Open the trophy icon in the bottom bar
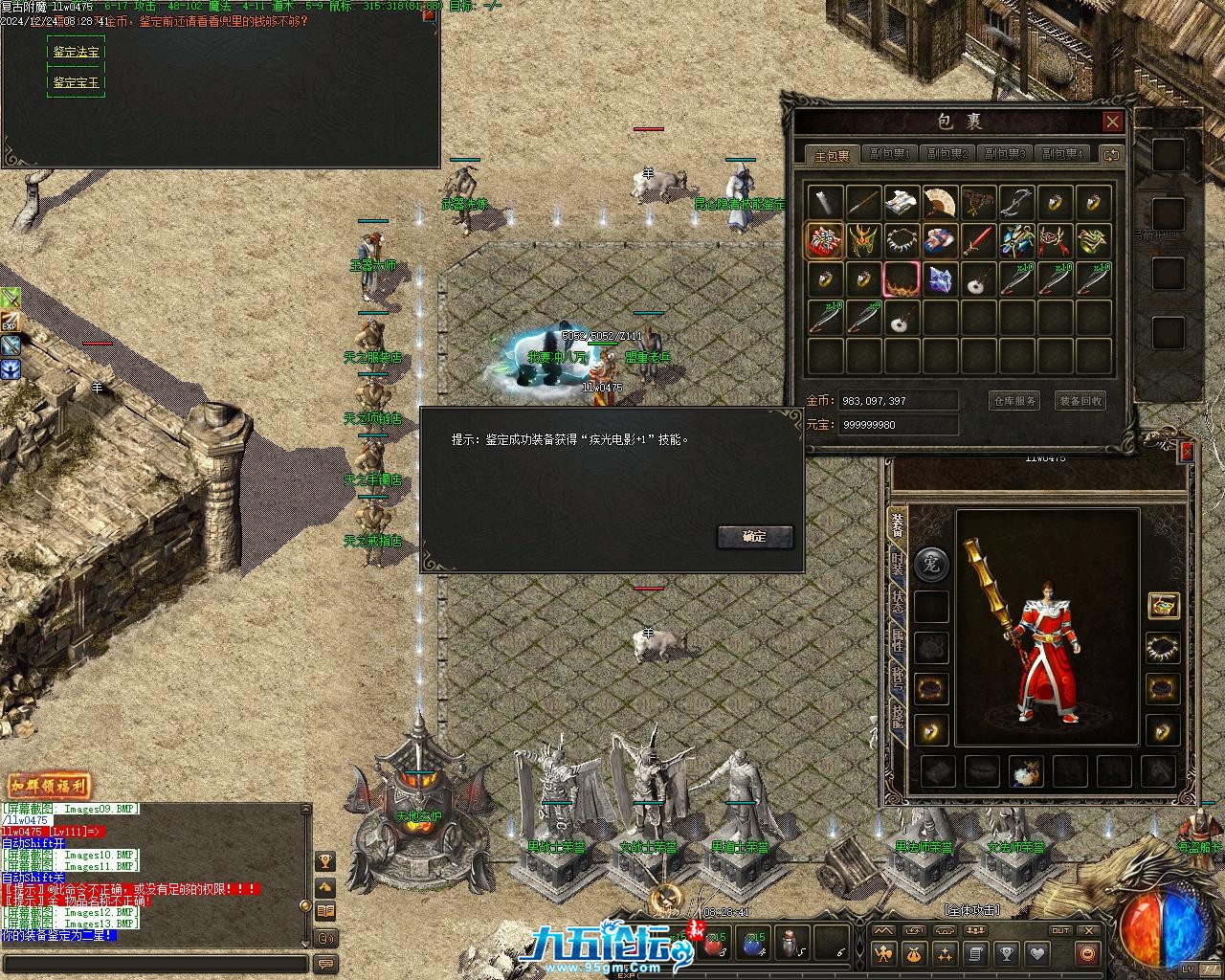 click(1006, 953)
